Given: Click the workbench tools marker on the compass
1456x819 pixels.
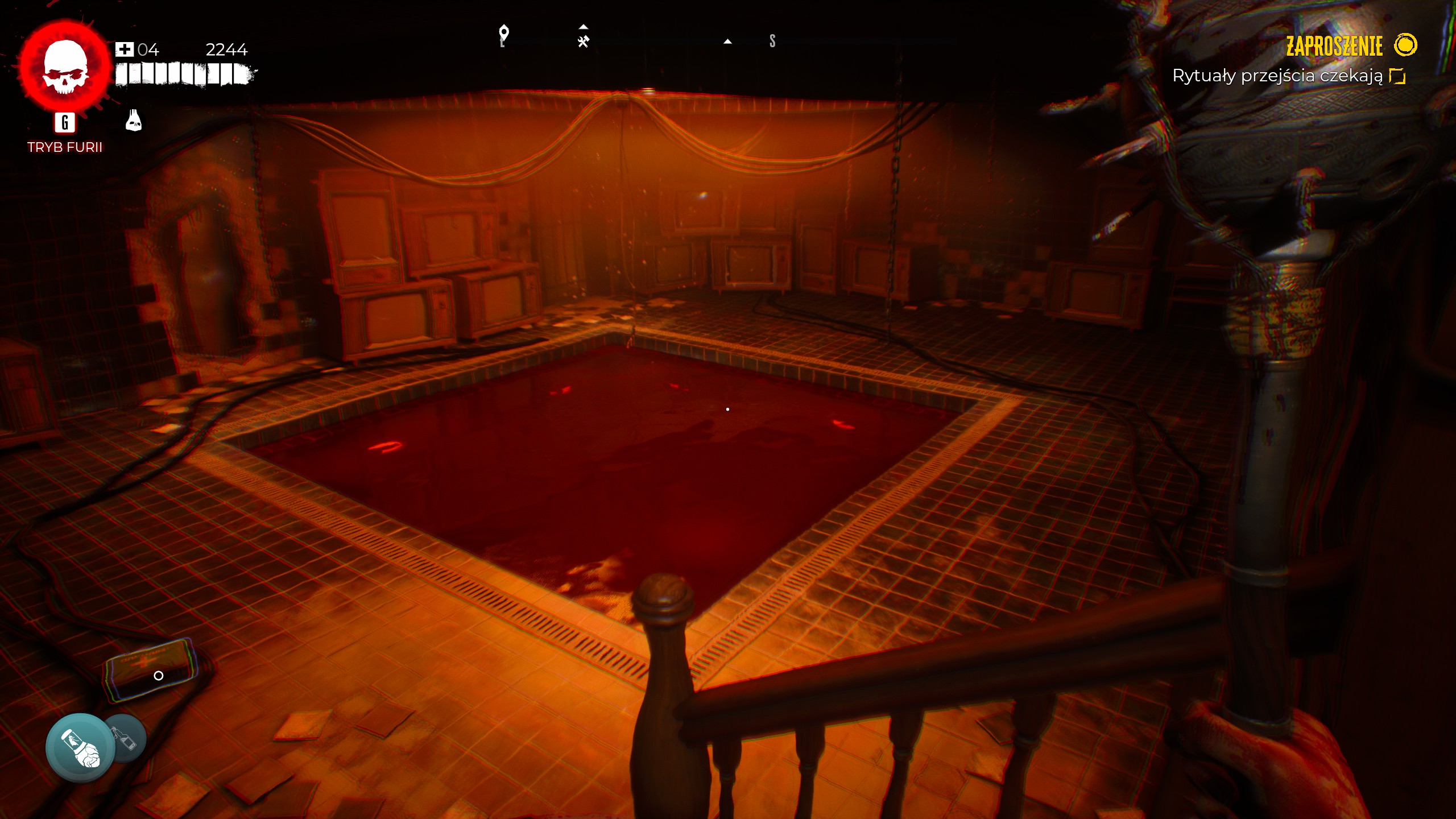Looking at the screenshot, I should [583, 41].
